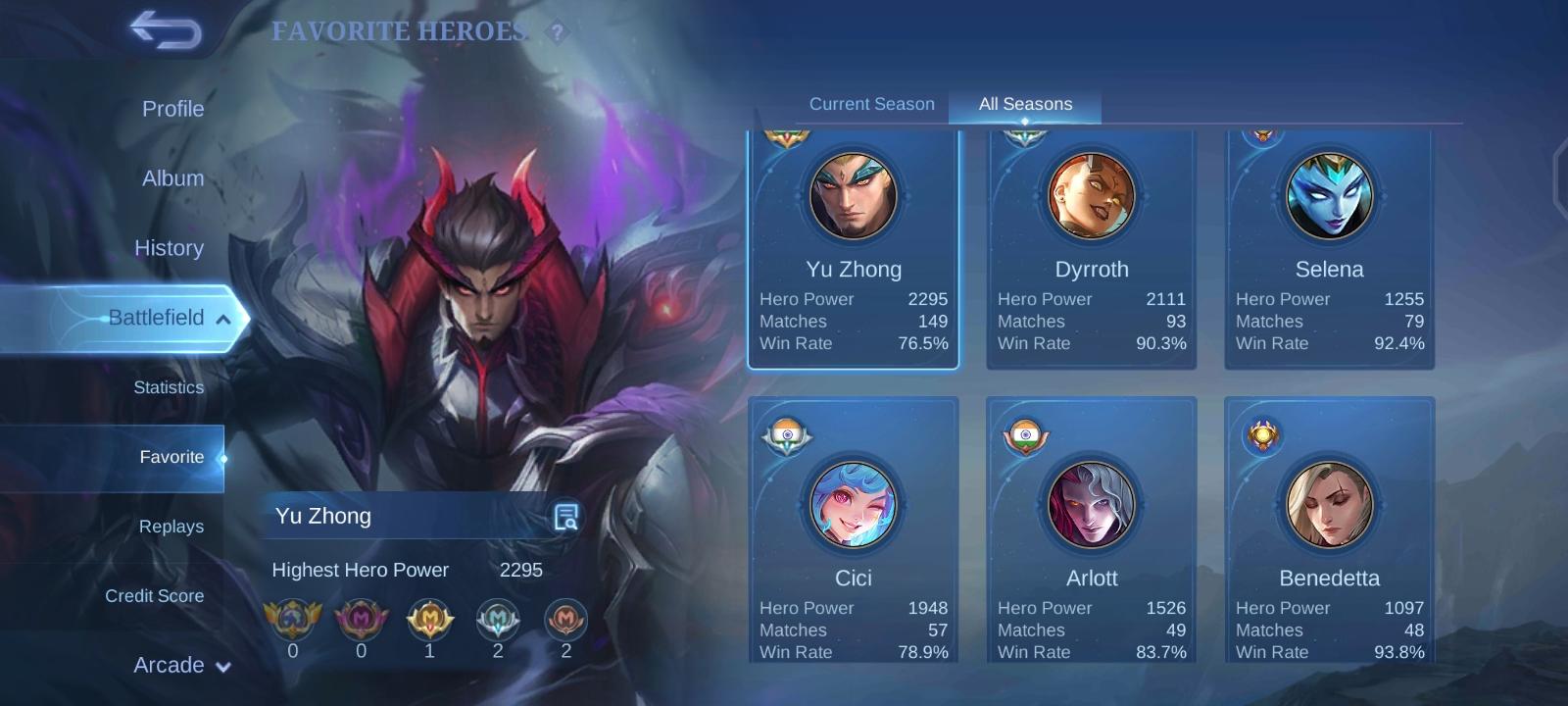
Task: Click the season badge atop Benedetta's card
Action: coord(1263,435)
